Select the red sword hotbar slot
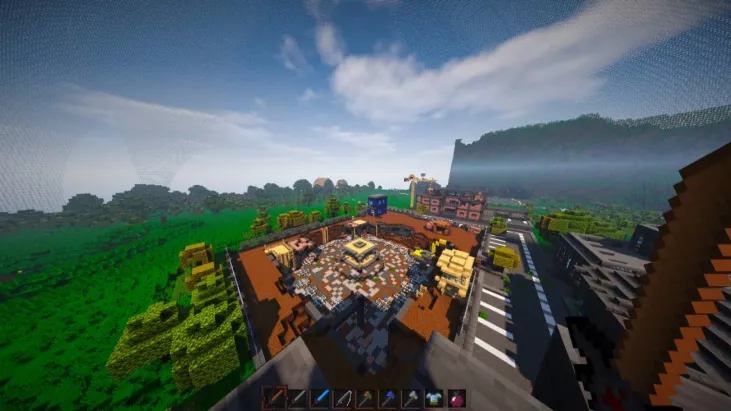The image size is (731, 411). [x=275, y=398]
